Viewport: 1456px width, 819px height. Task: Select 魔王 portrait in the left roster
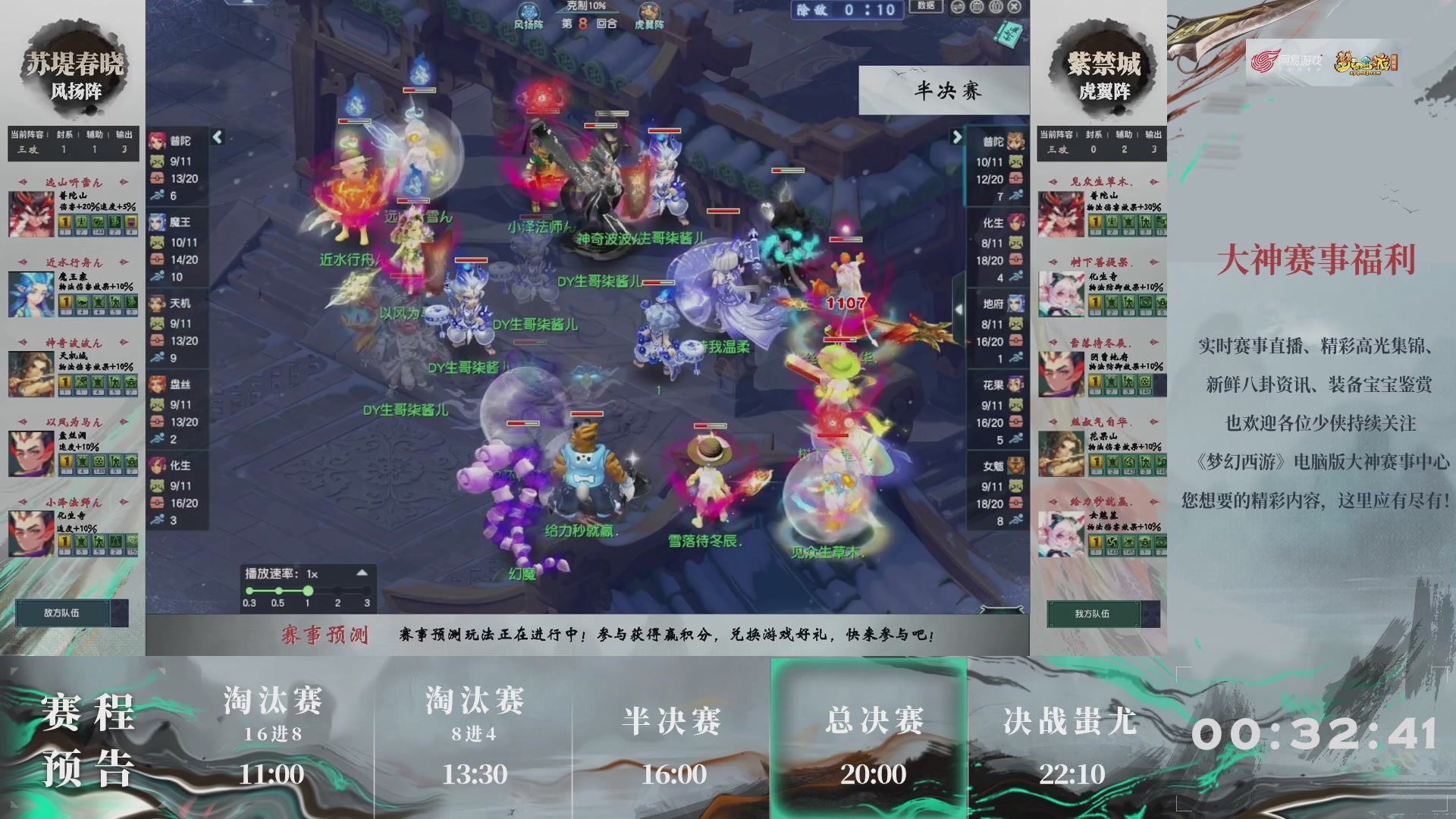coord(156,220)
